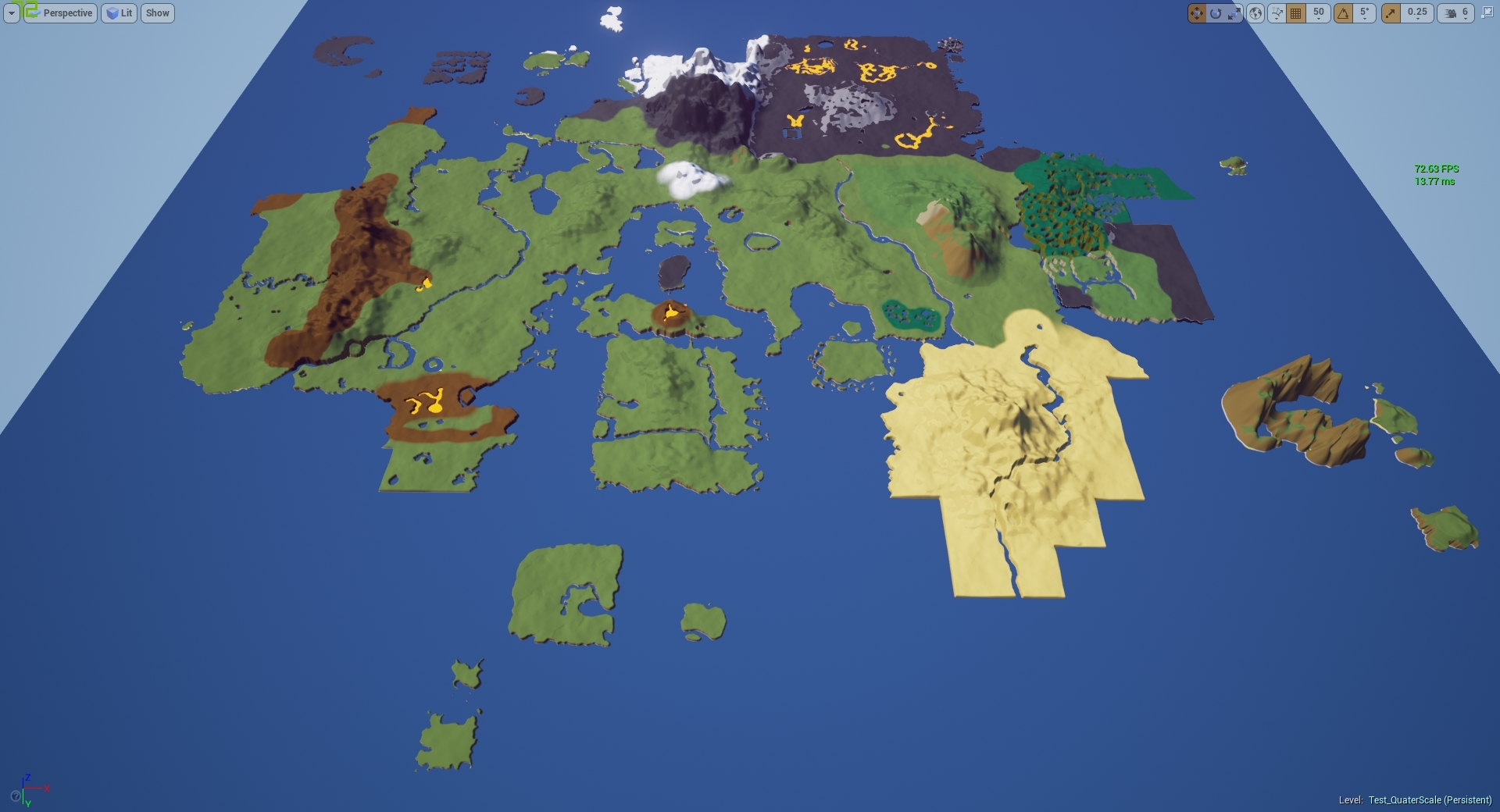The image size is (1500, 812).
Task: Open the scale snap dropdown showing 0.25
Action: click(x=1417, y=13)
